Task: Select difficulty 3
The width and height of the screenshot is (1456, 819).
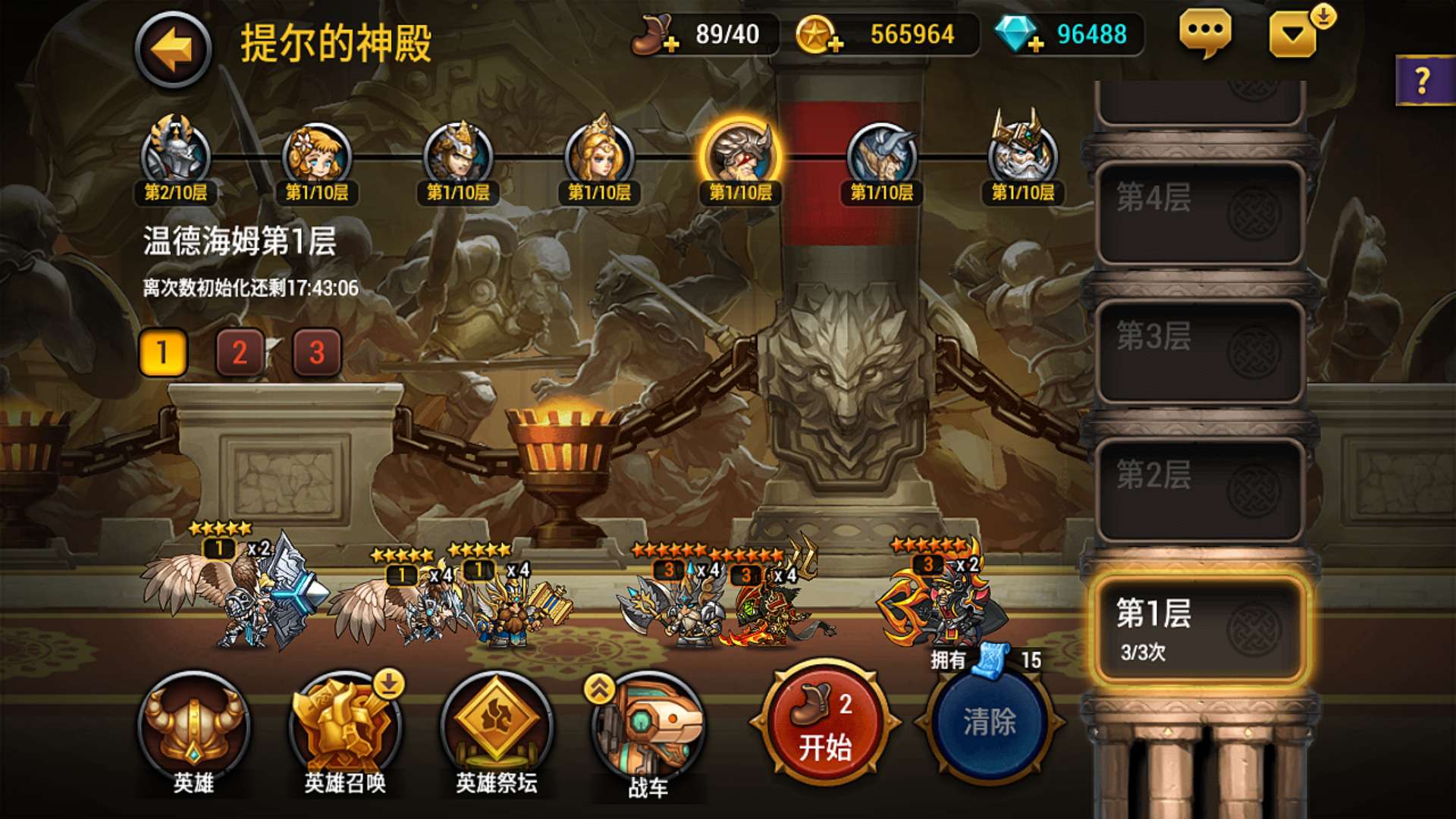Action: pyautogui.click(x=315, y=351)
